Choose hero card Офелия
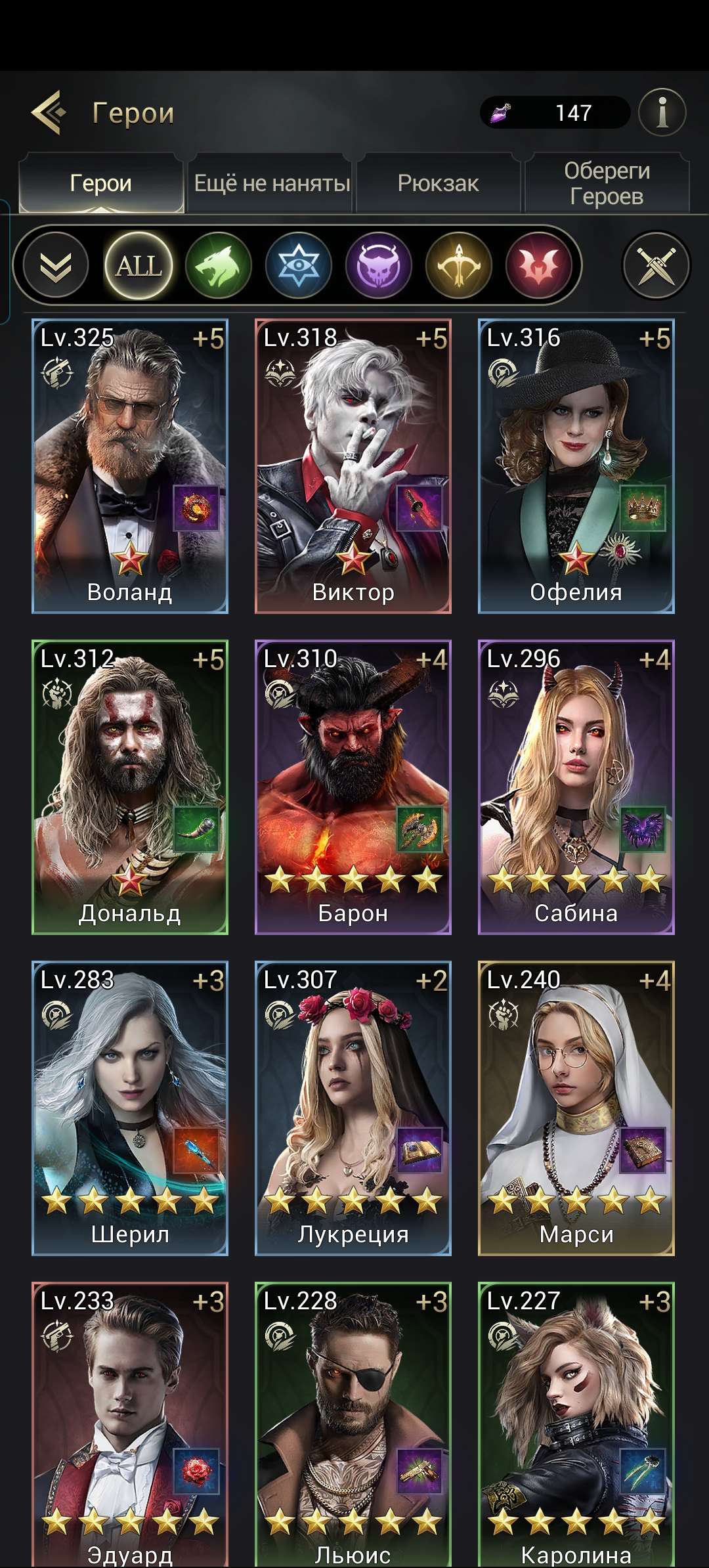709x1568 pixels. [x=576, y=466]
